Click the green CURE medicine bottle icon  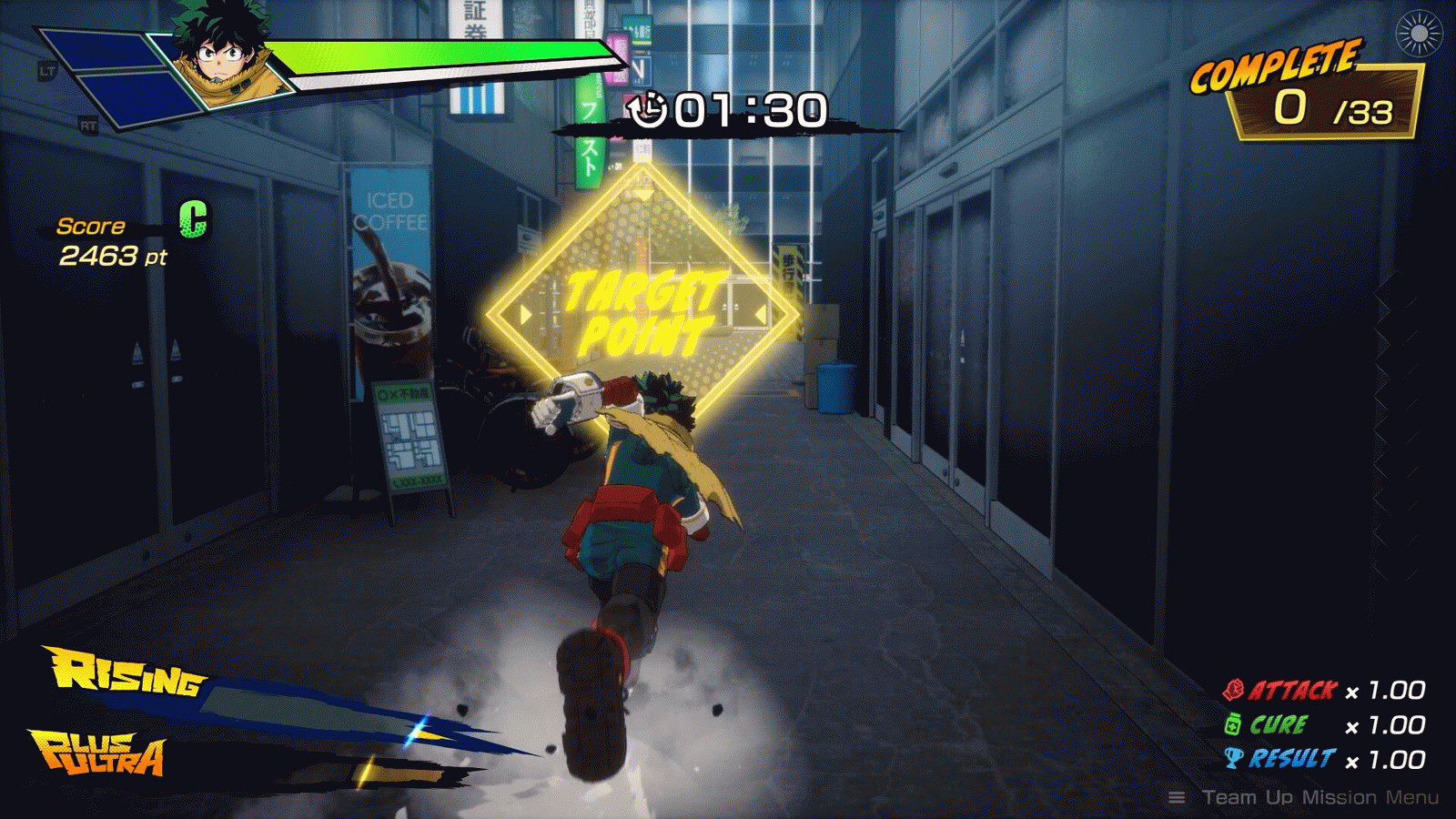coord(1234,725)
